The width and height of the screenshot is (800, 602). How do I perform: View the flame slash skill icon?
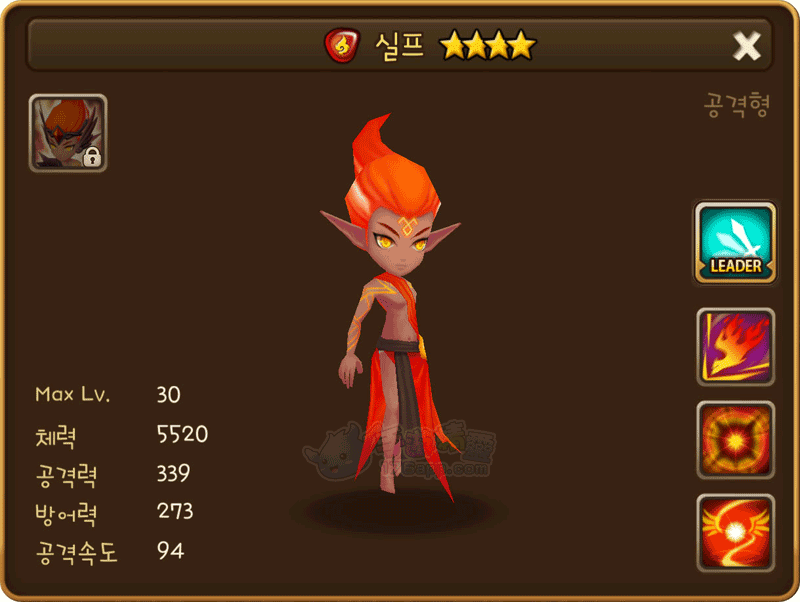[x=736, y=346]
